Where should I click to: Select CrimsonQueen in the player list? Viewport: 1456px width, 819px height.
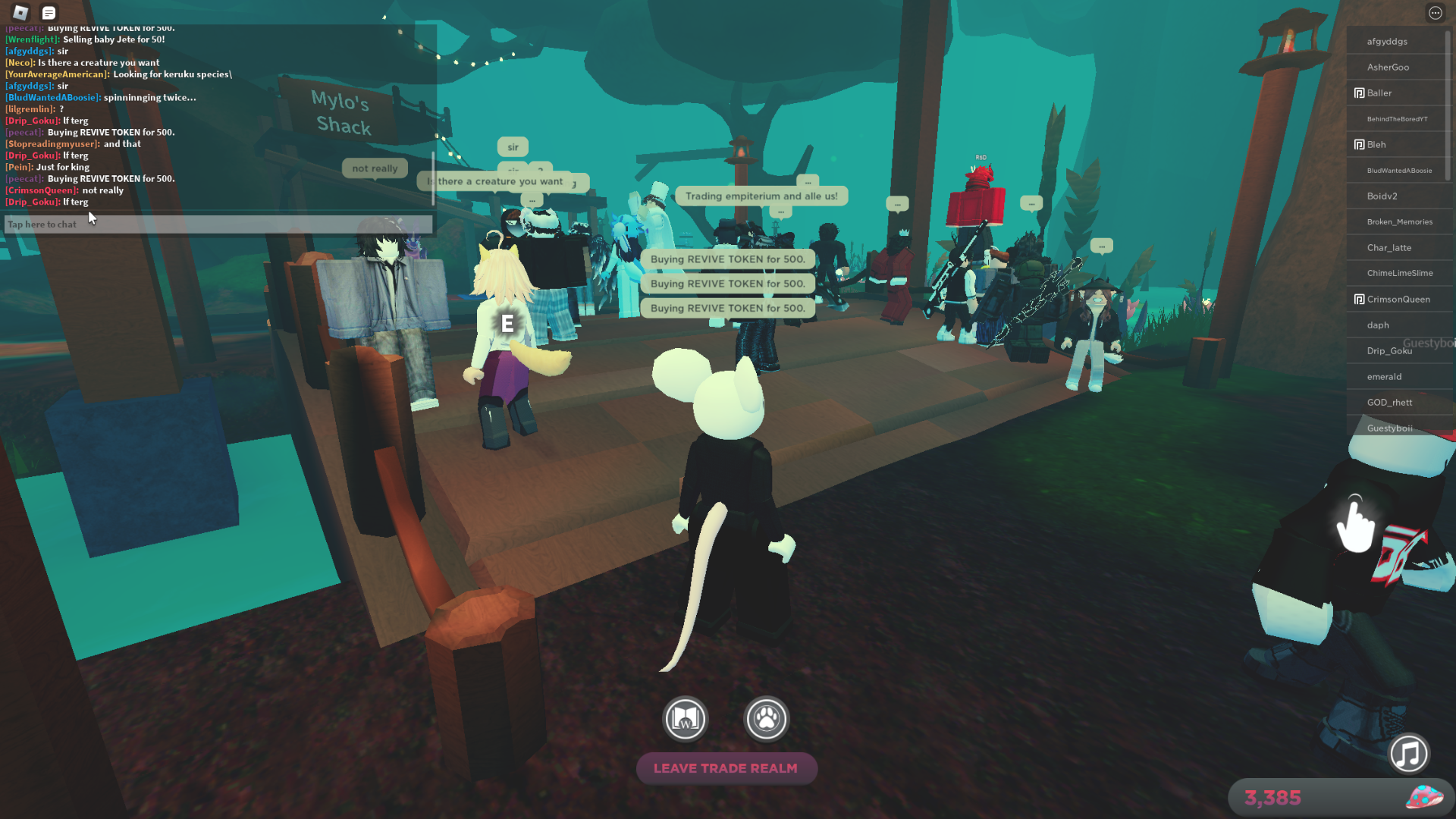(x=1398, y=300)
